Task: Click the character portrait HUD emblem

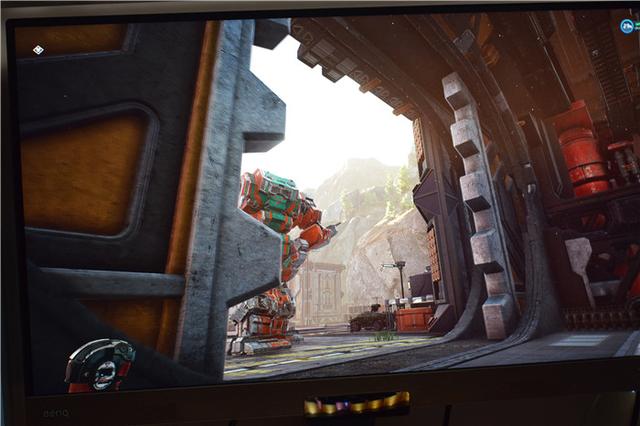Action: (x=100, y=366)
